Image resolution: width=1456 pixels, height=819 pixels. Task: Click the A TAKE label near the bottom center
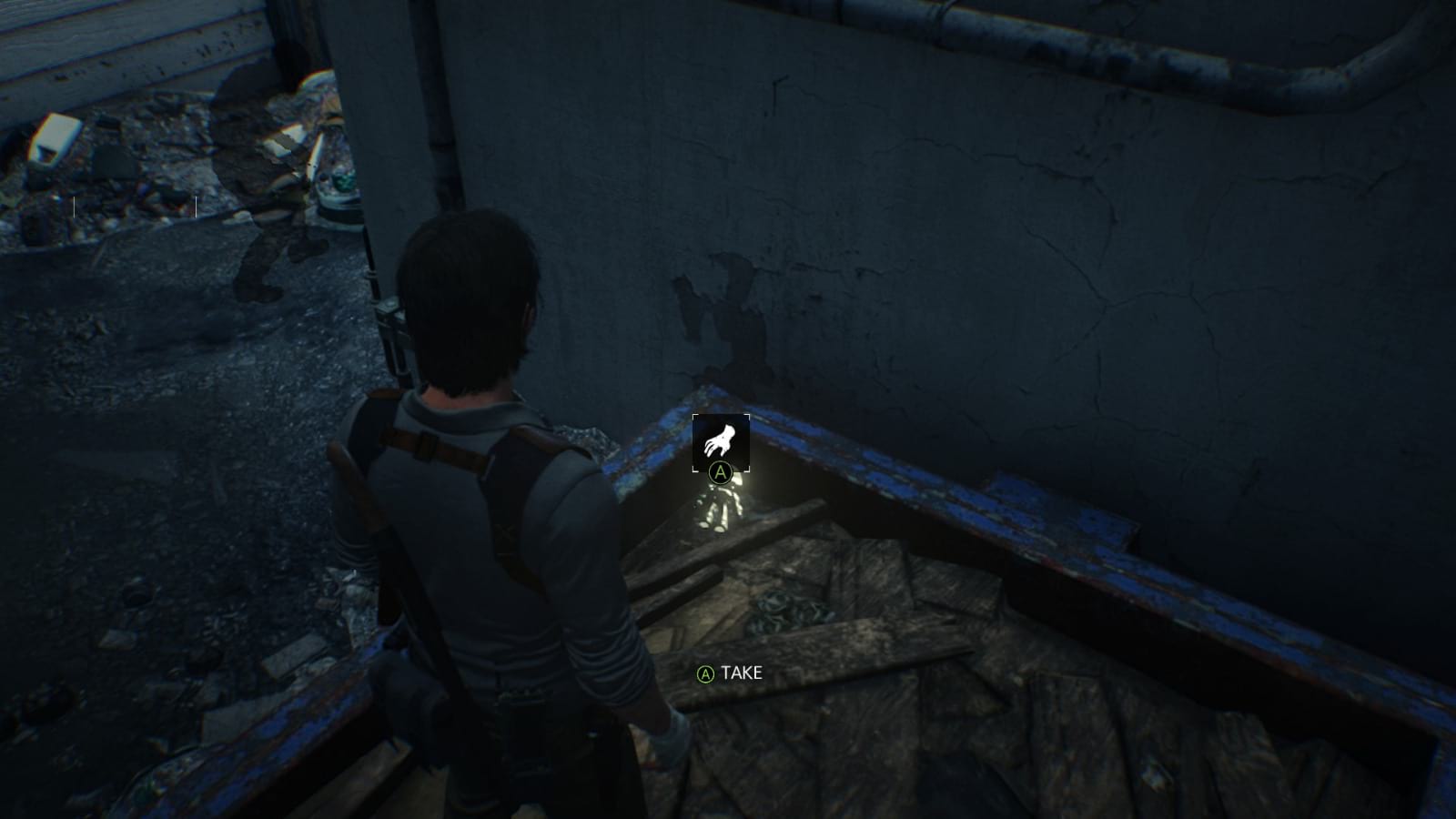[728, 675]
